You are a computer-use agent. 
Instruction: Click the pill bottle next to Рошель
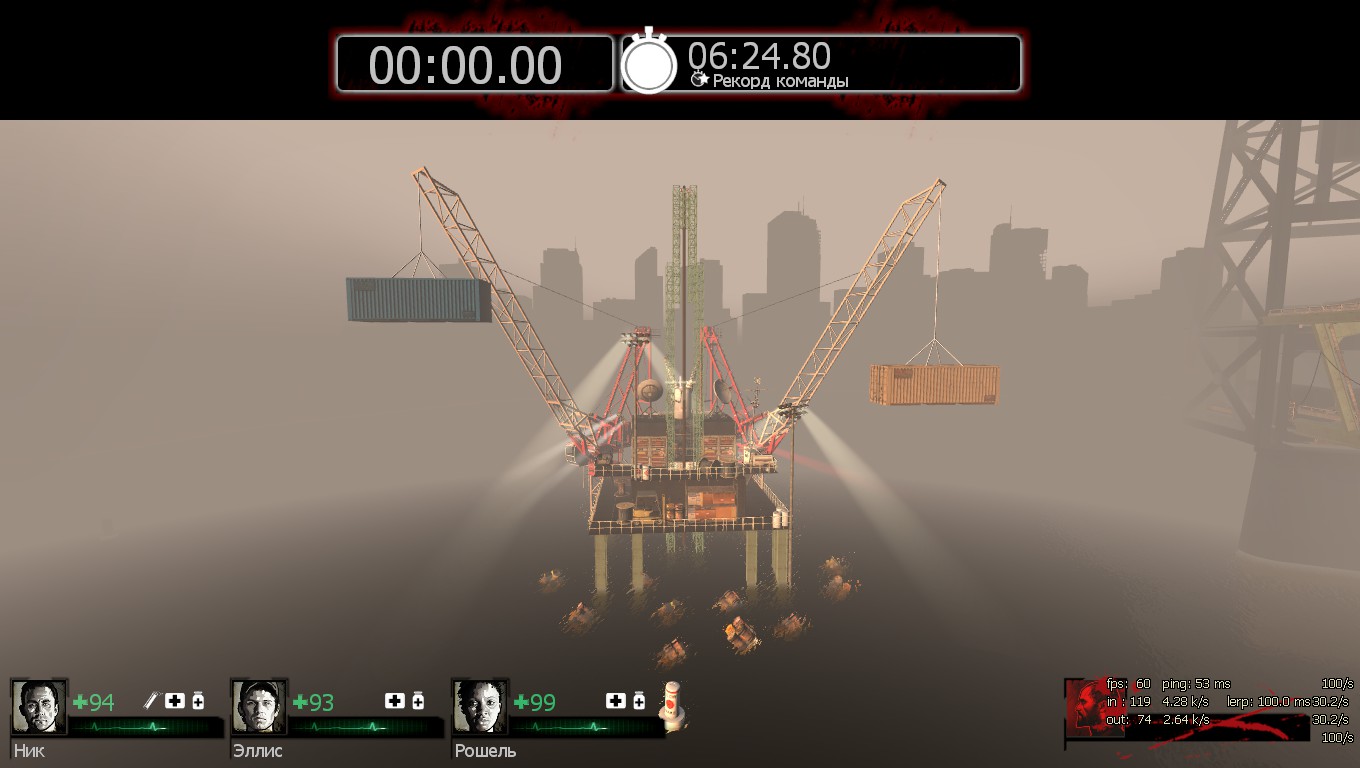(675, 707)
